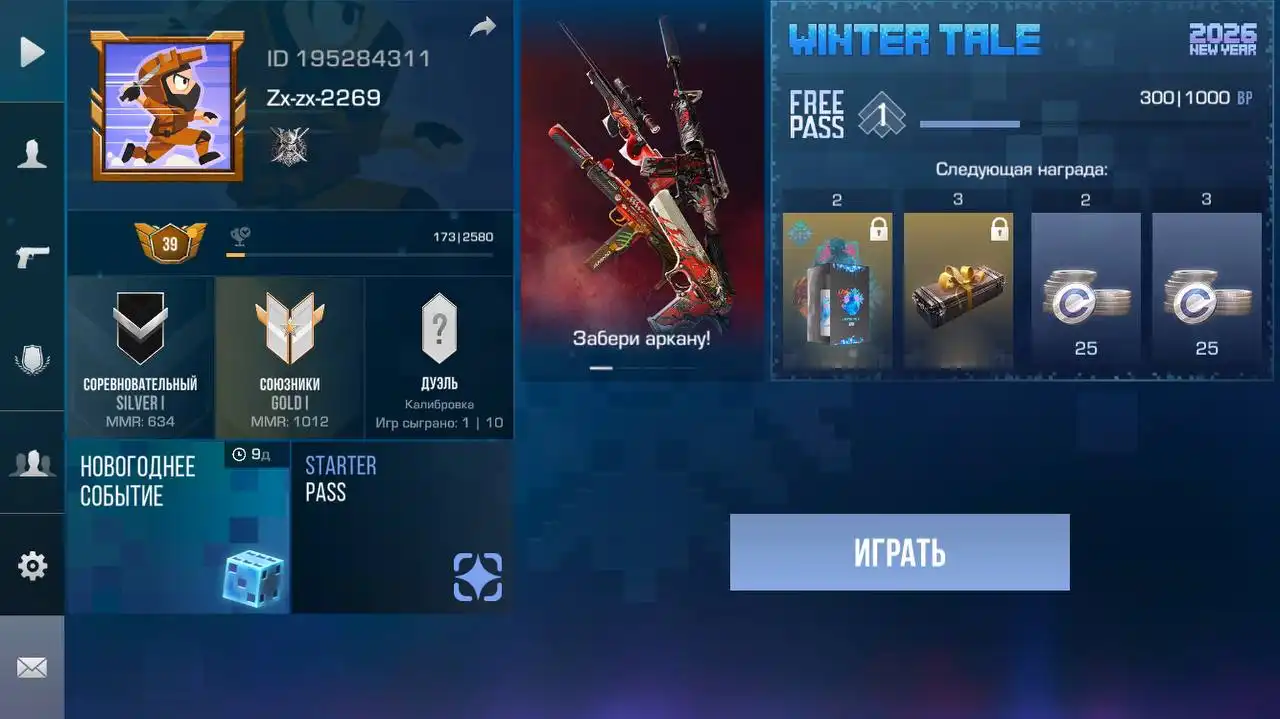The width and height of the screenshot is (1280, 719).
Task: Open the mail envelope inbox
Action: point(32,667)
